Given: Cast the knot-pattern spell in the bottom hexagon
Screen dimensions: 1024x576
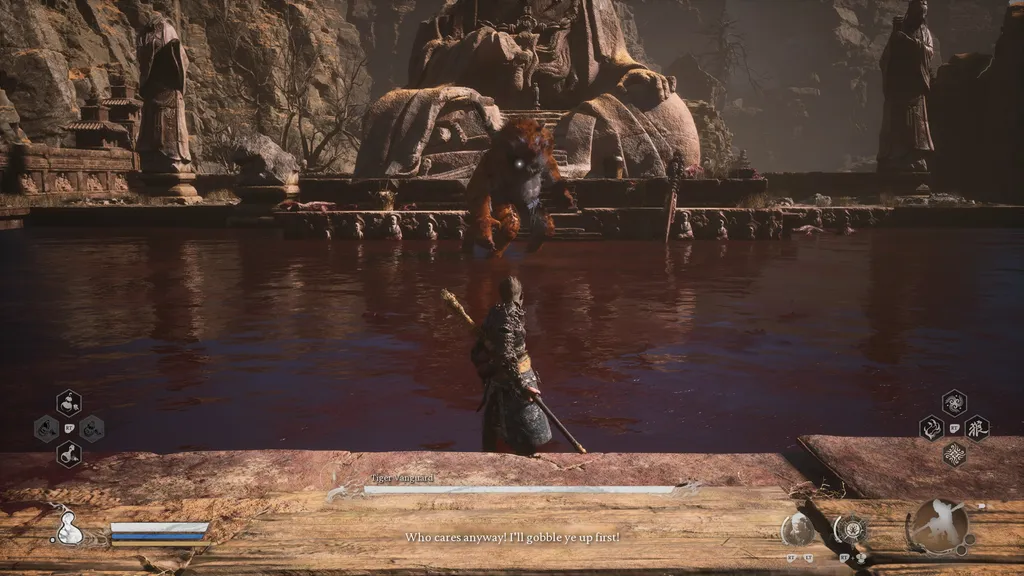Looking at the screenshot, I should (x=954, y=454).
